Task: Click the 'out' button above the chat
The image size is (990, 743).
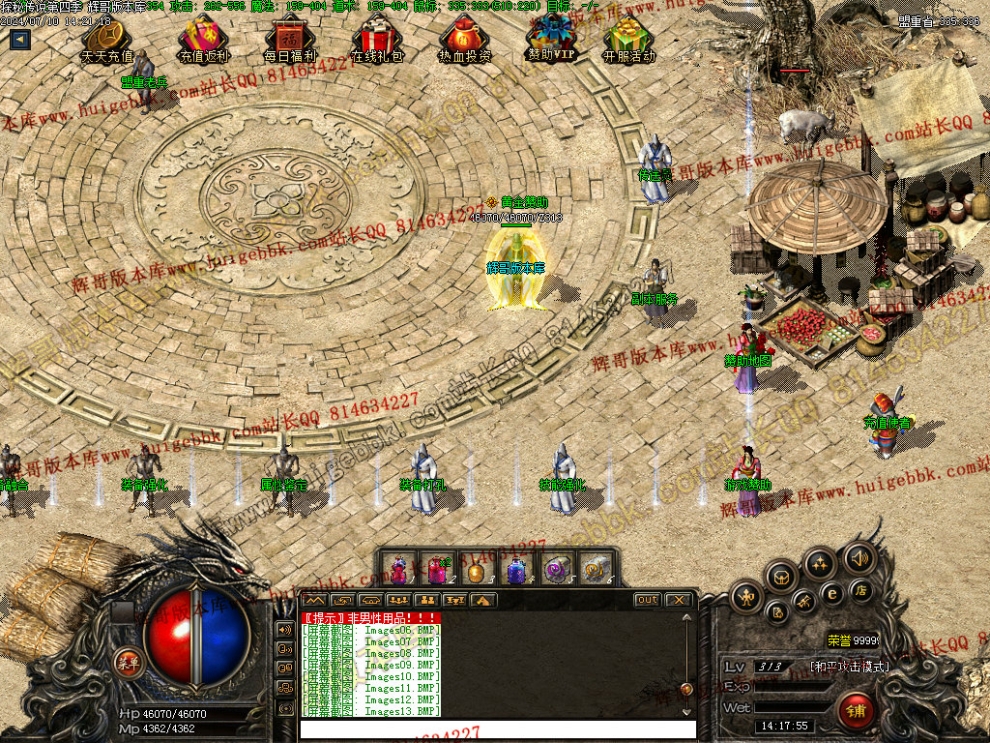Action: pos(647,600)
